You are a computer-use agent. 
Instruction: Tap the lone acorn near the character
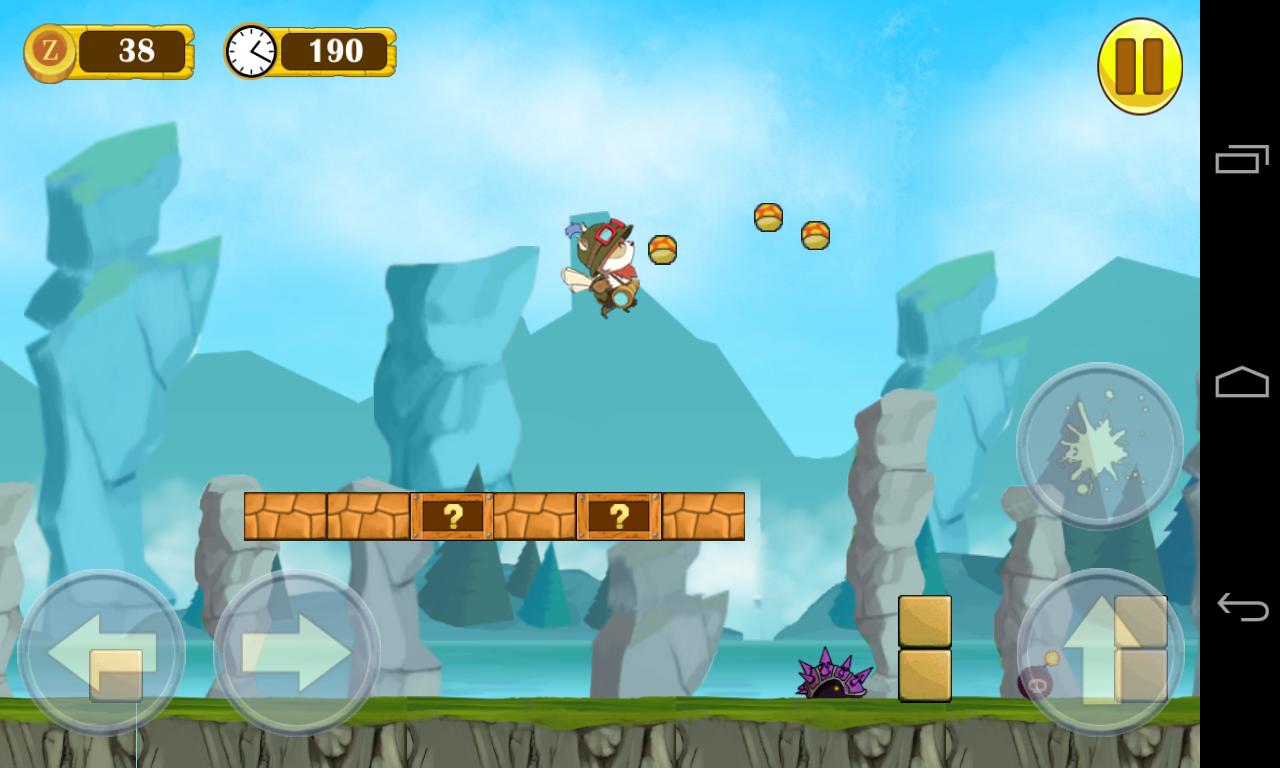coord(662,249)
